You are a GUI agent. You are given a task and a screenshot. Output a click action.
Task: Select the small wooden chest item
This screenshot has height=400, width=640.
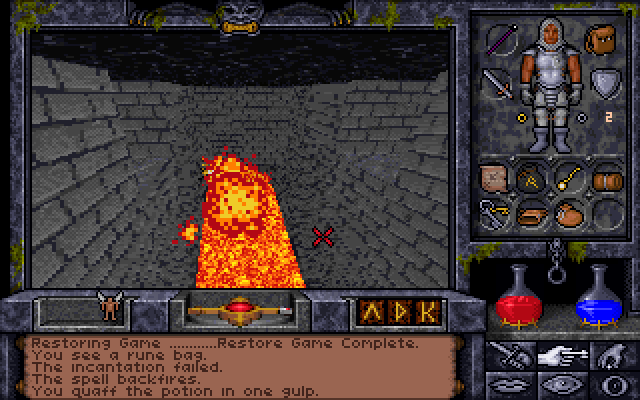[605, 180]
